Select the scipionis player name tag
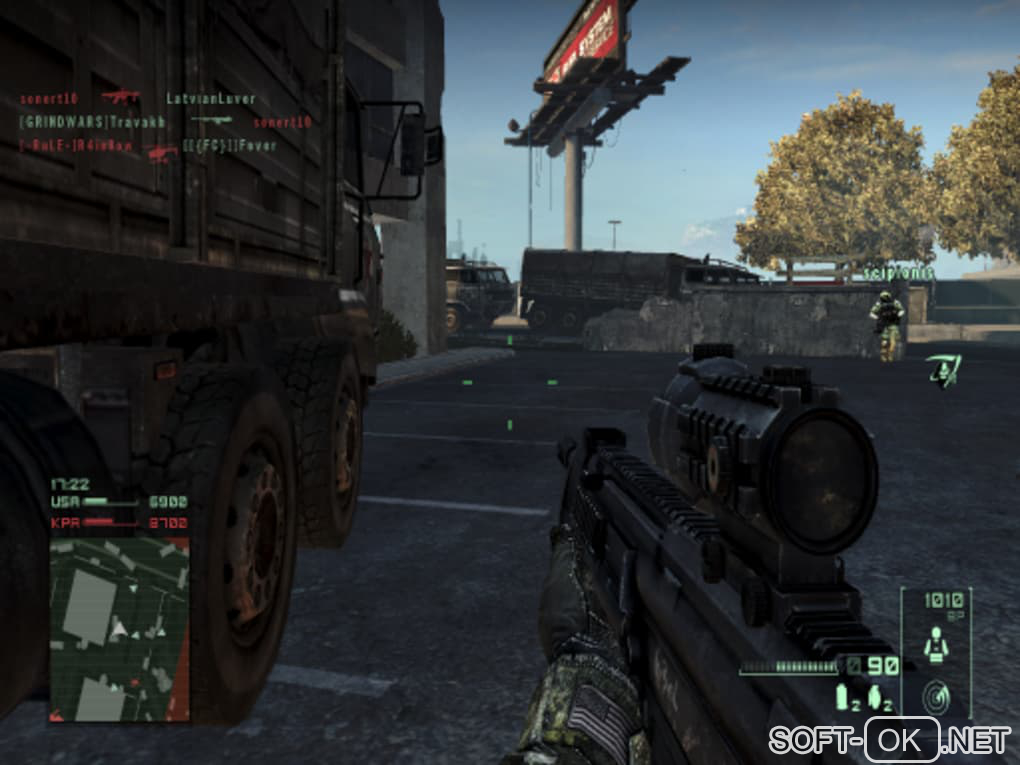Screen dimensions: 1020x765 pyautogui.click(x=897, y=273)
